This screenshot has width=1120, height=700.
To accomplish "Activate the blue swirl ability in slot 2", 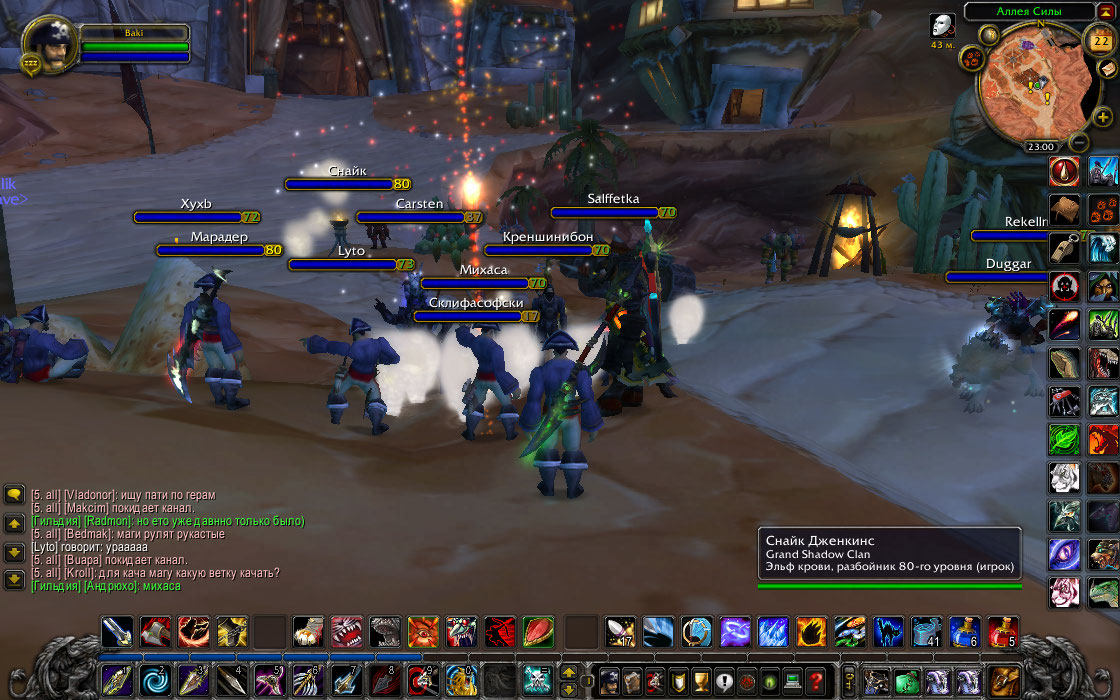I will 153,681.
